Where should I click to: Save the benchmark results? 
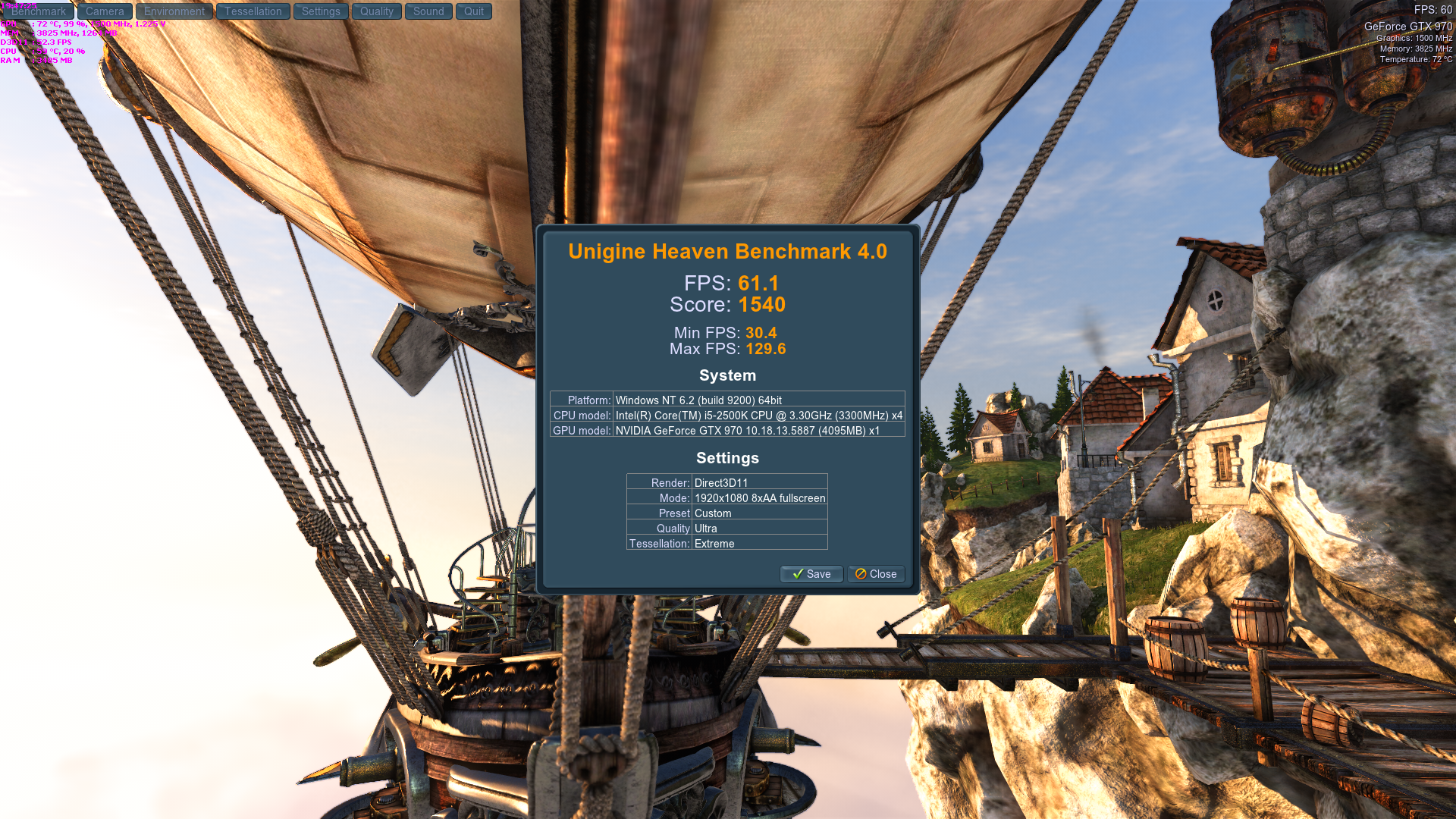tap(811, 574)
